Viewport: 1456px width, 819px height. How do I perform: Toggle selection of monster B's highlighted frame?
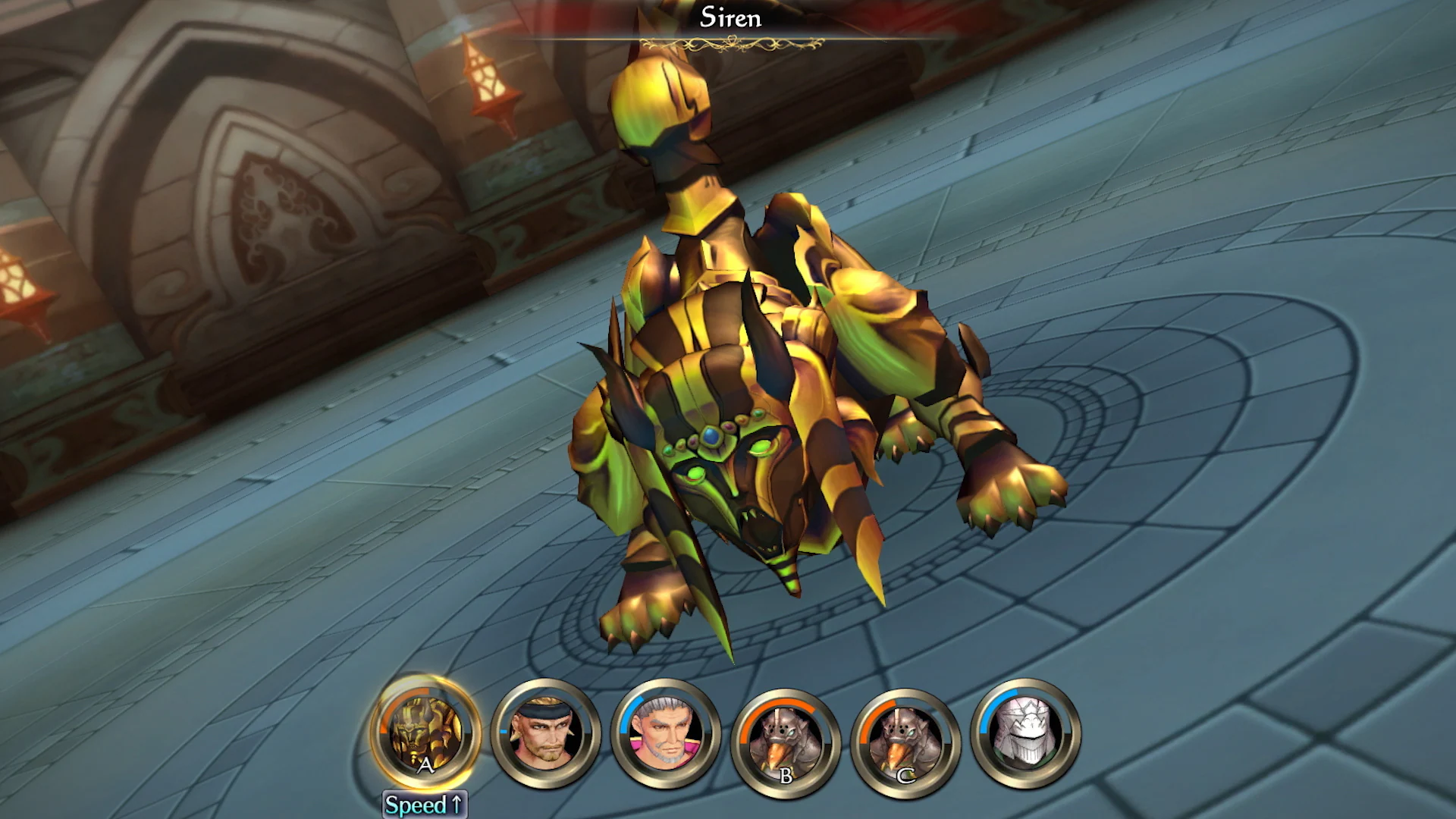787,737
